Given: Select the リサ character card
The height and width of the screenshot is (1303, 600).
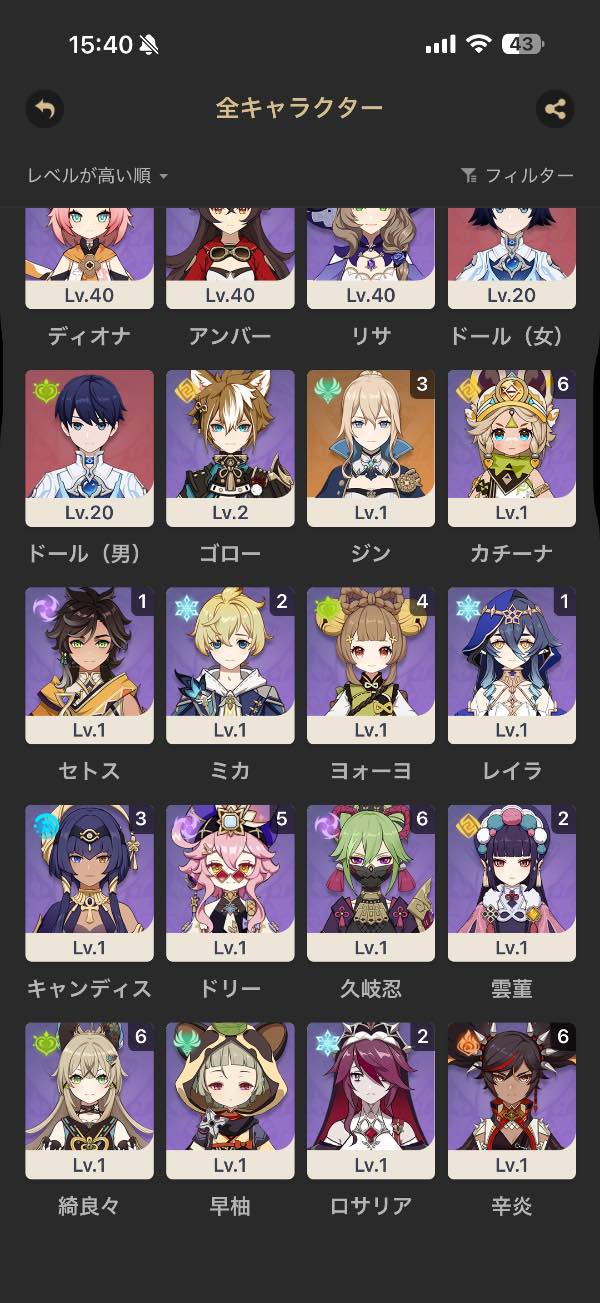Looking at the screenshot, I should tap(371, 258).
